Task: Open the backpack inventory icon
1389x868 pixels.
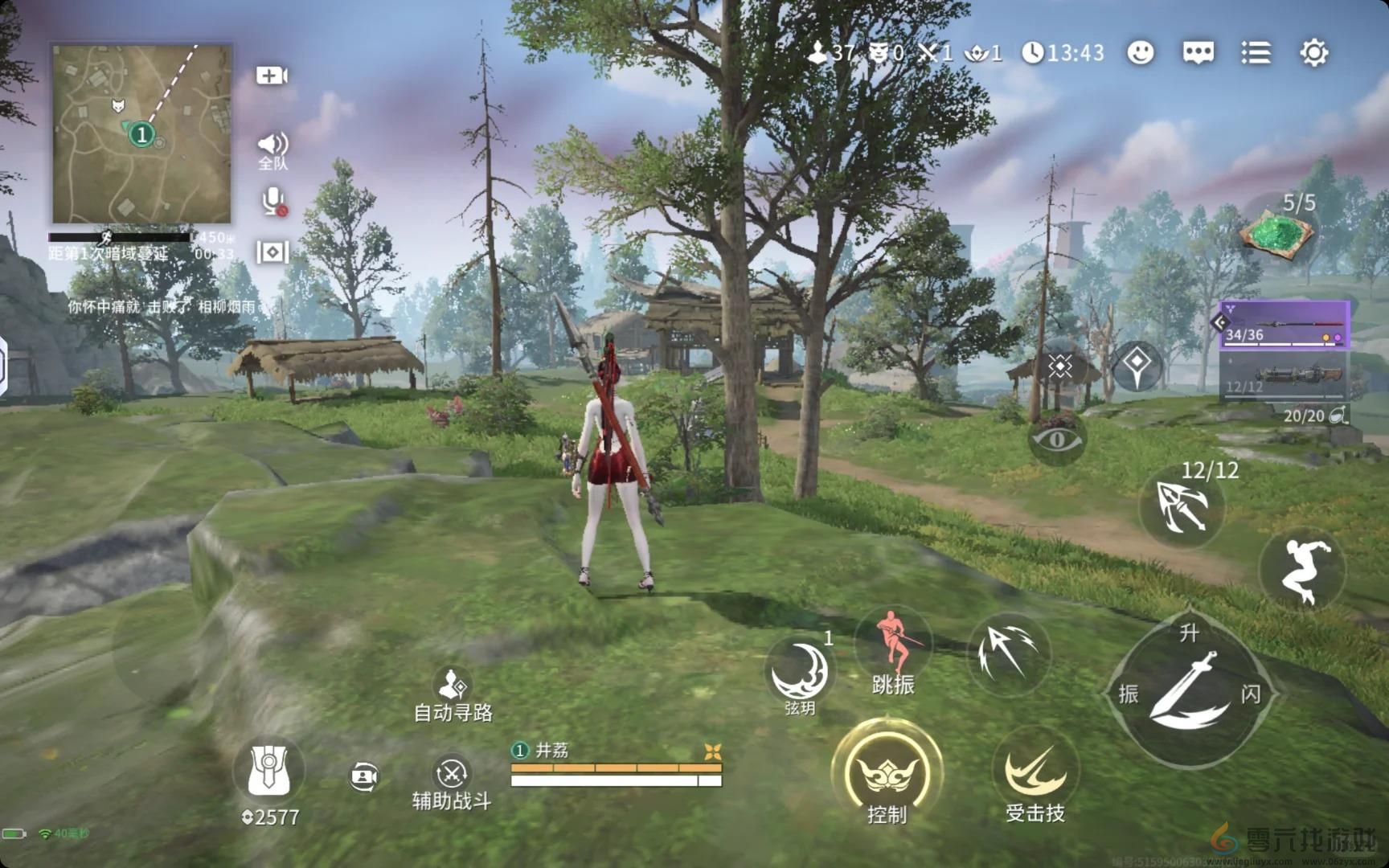Action: [268, 770]
